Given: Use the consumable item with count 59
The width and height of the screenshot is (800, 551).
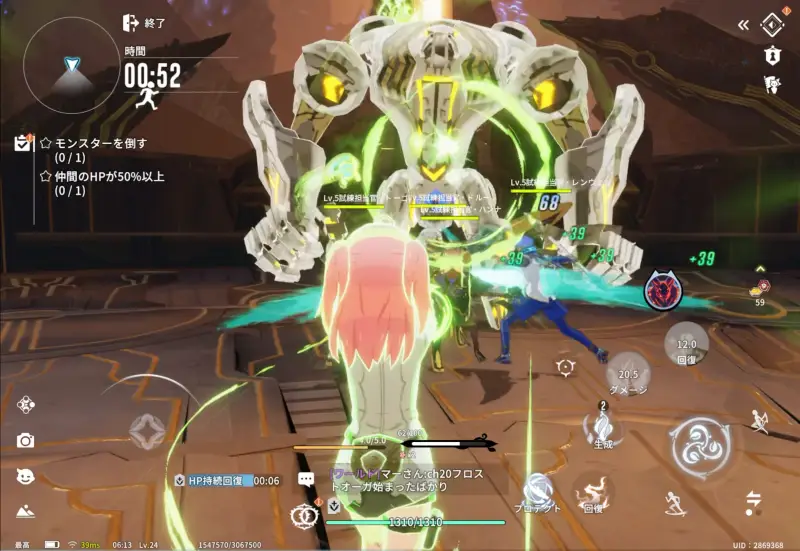Looking at the screenshot, I should pyautogui.click(x=761, y=288).
